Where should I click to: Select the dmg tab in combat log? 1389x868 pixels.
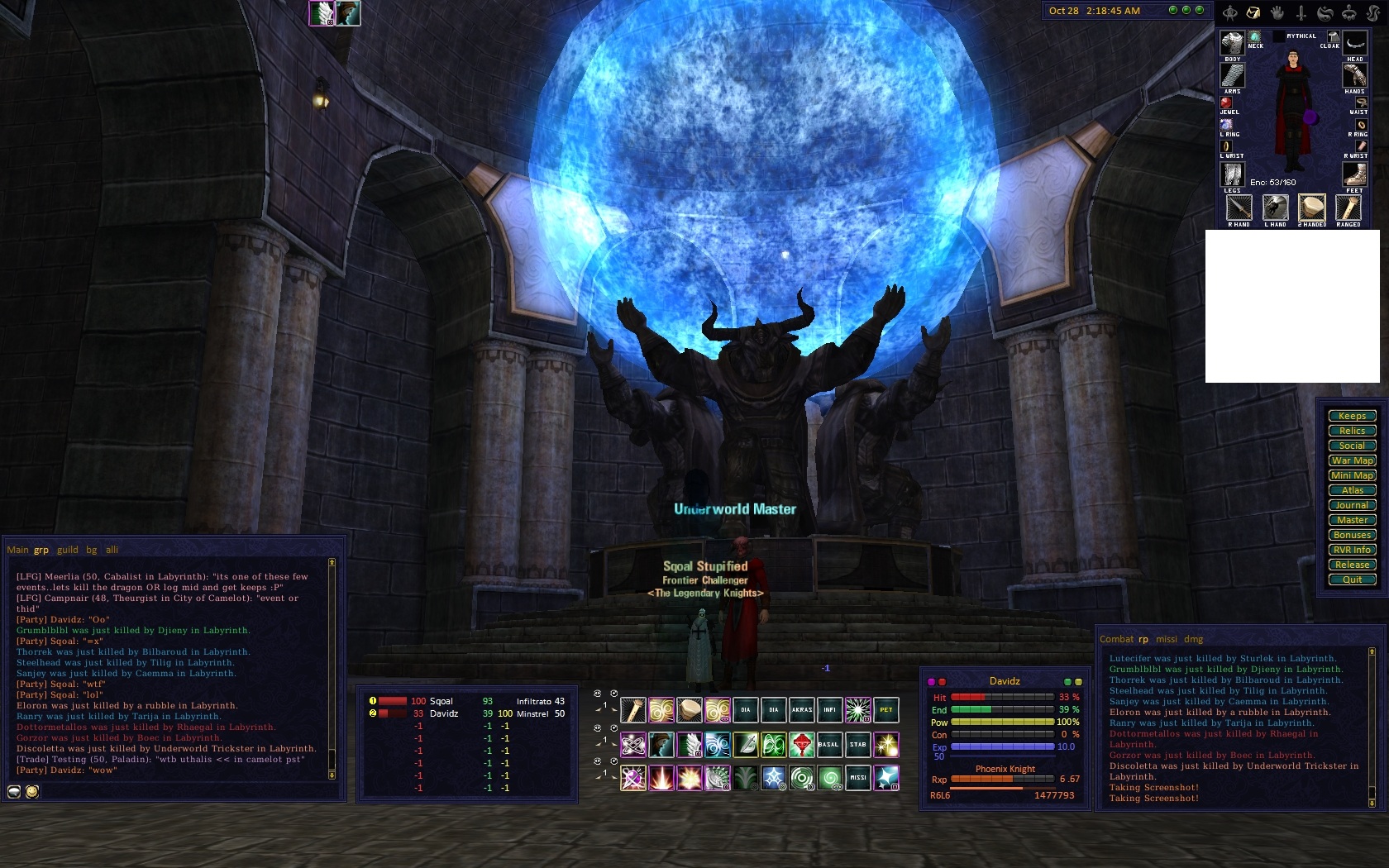coord(1193,639)
